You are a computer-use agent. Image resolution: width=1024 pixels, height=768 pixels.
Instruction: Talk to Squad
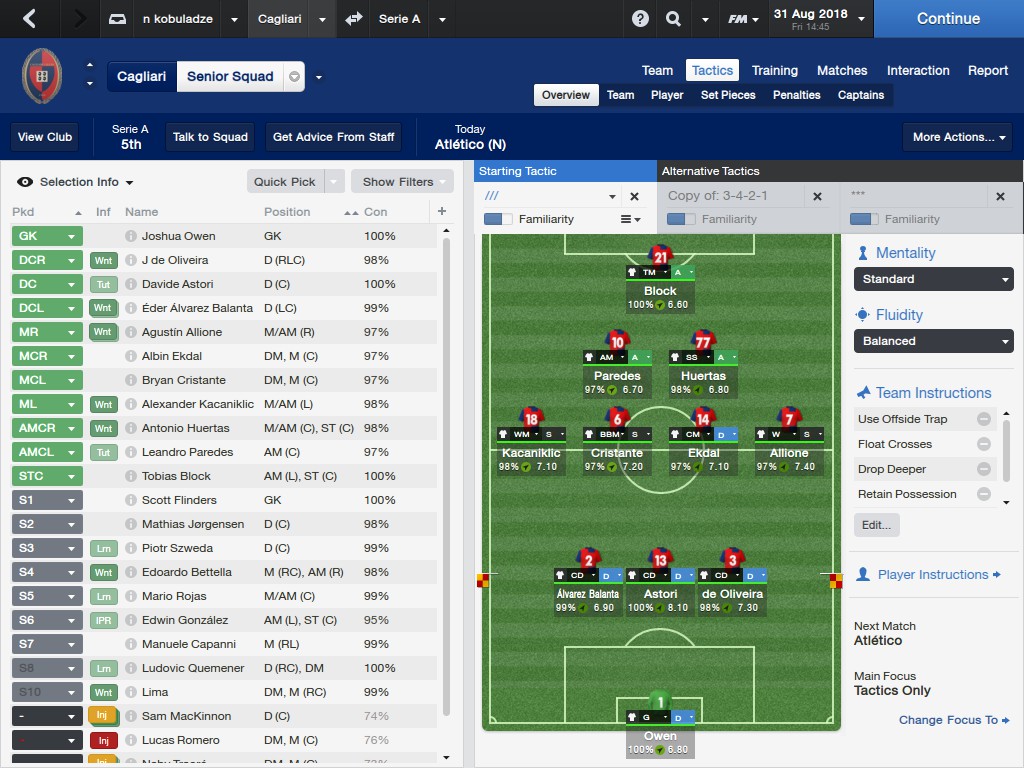coord(210,137)
